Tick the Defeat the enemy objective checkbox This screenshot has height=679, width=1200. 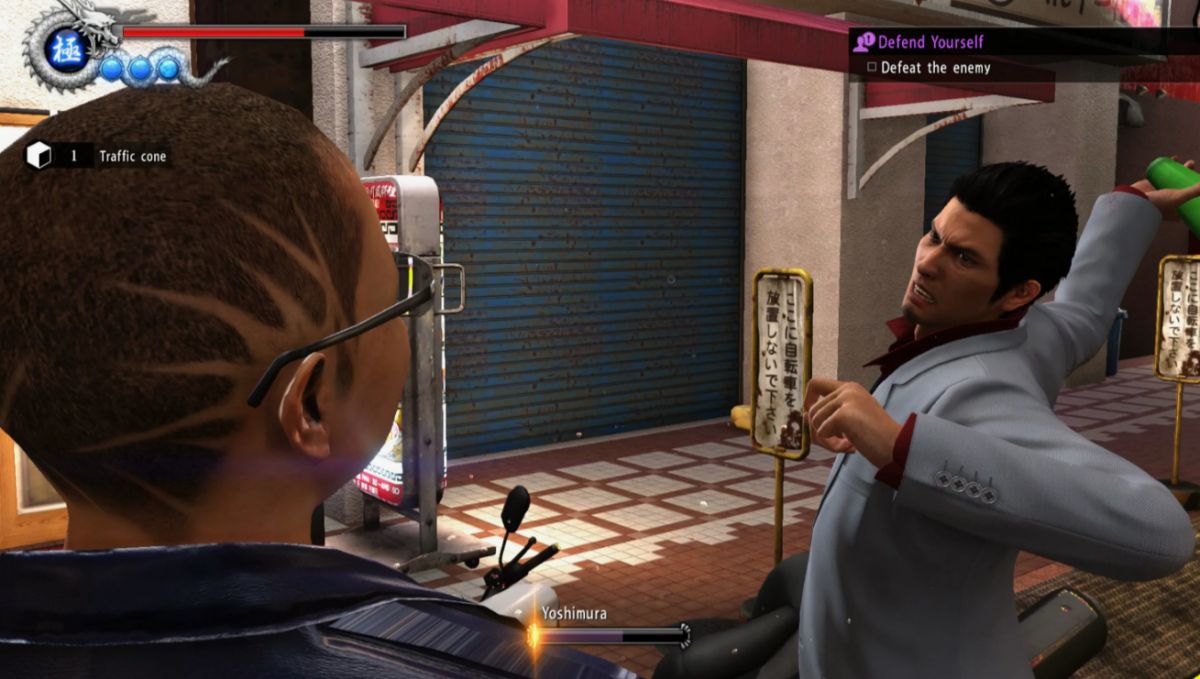click(872, 68)
